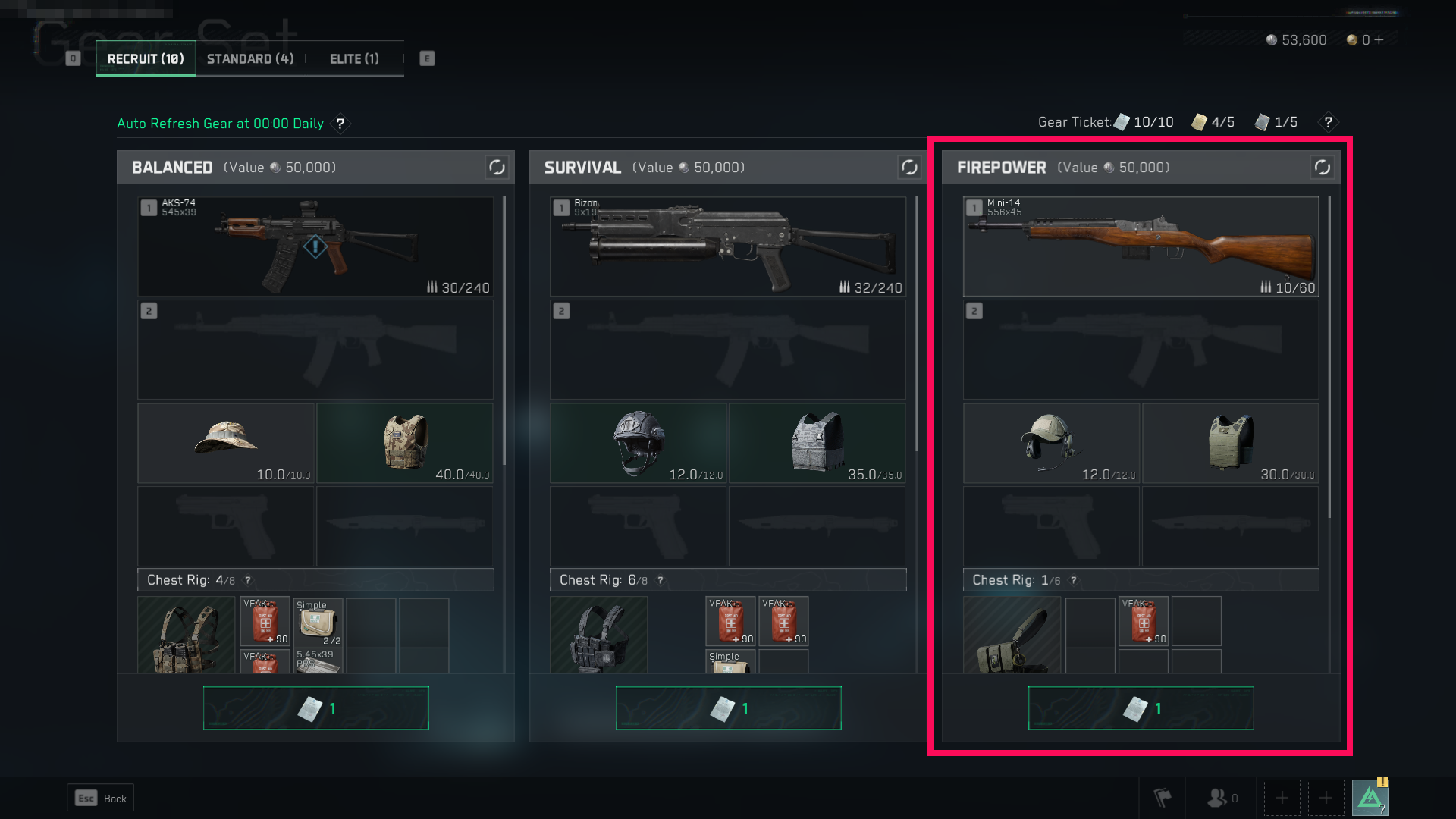Switch to the STANDARD (4) tab

[249, 58]
